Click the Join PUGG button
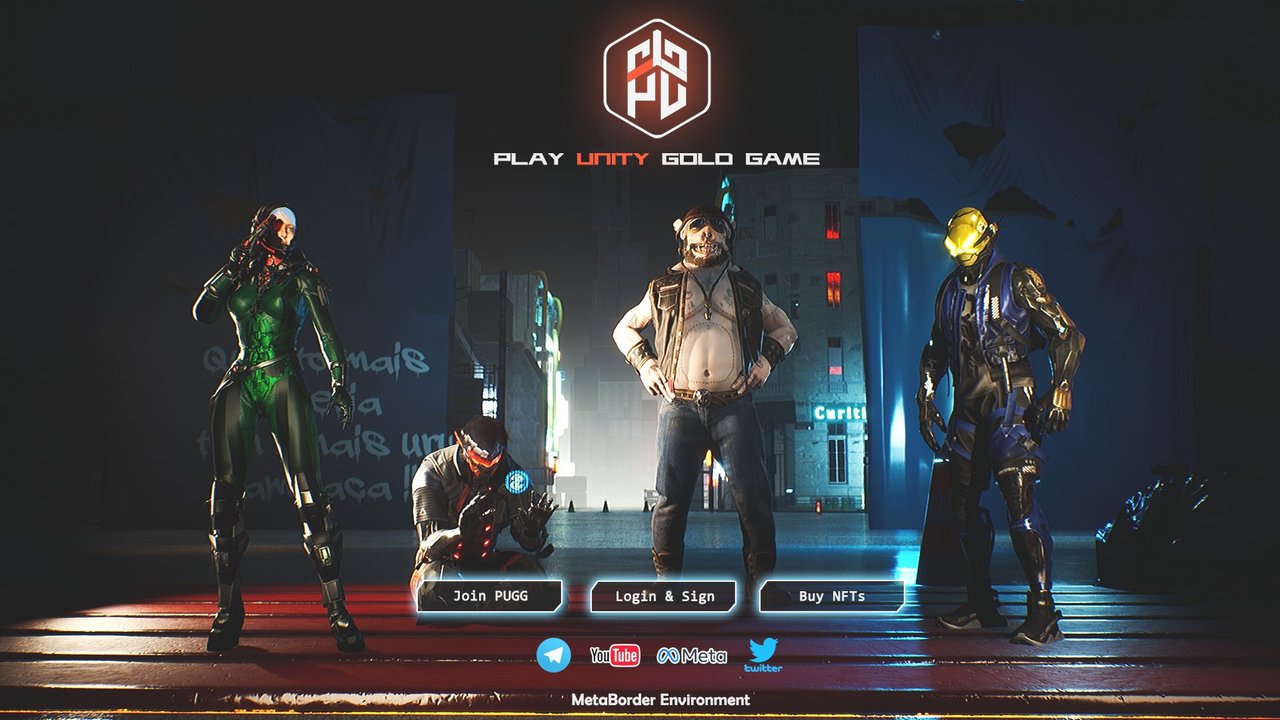Viewport: 1280px width, 720px height. [490, 596]
